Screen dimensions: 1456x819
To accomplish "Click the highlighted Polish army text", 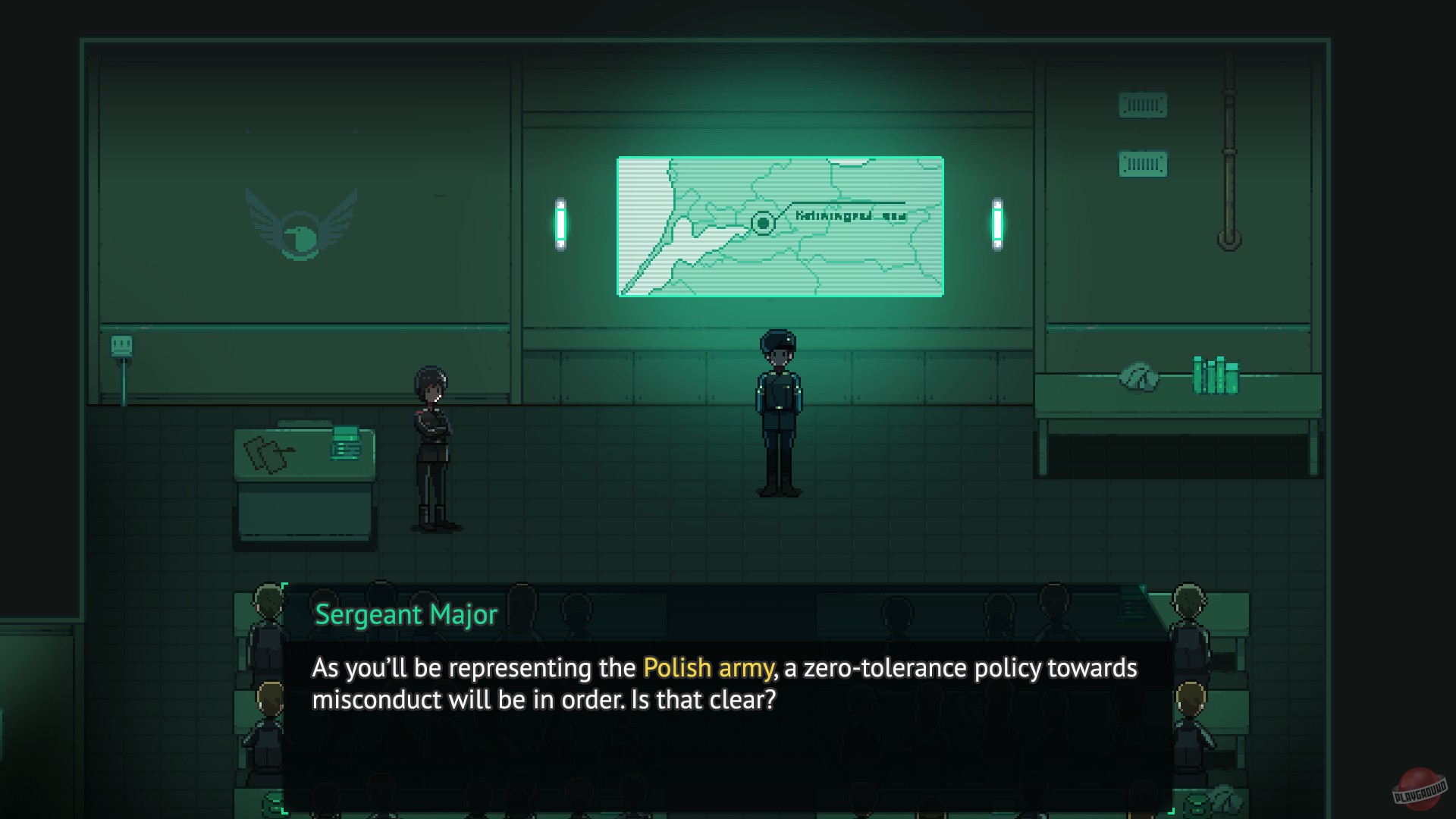I will (707, 668).
